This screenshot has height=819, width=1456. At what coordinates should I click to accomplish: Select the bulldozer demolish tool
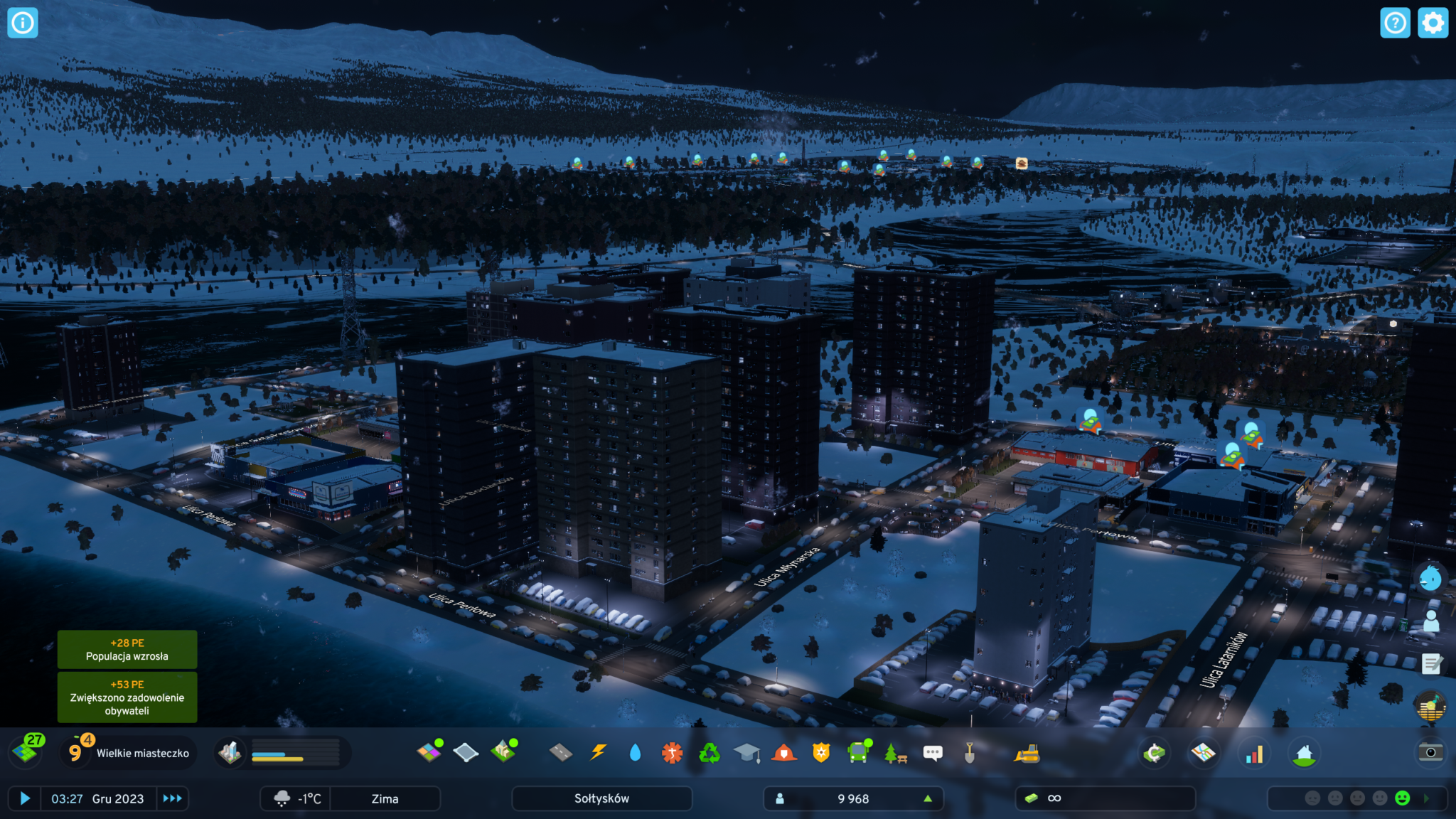coord(1027,753)
